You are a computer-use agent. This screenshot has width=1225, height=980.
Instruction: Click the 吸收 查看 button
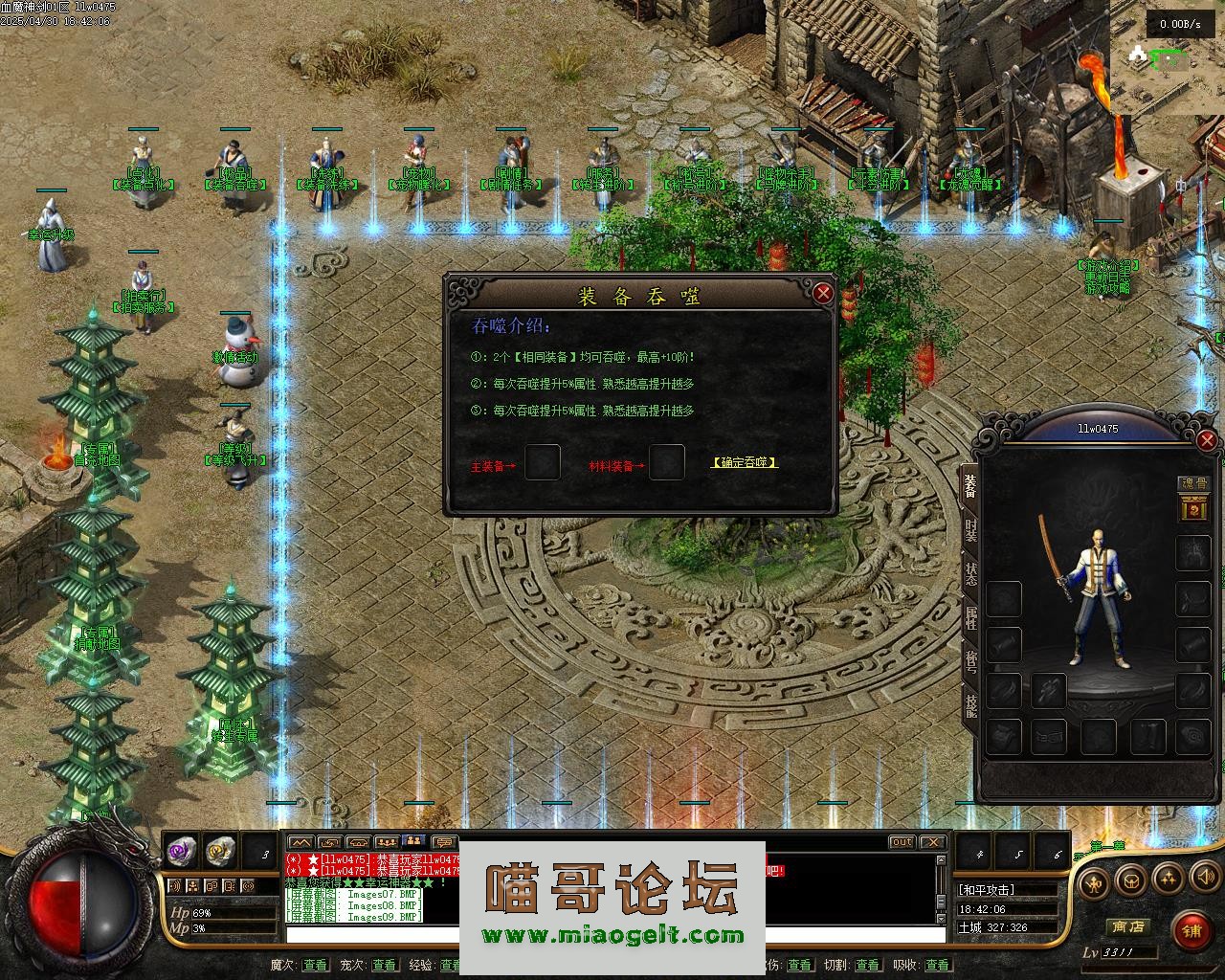pyautogui.click(x=937, y=965)
